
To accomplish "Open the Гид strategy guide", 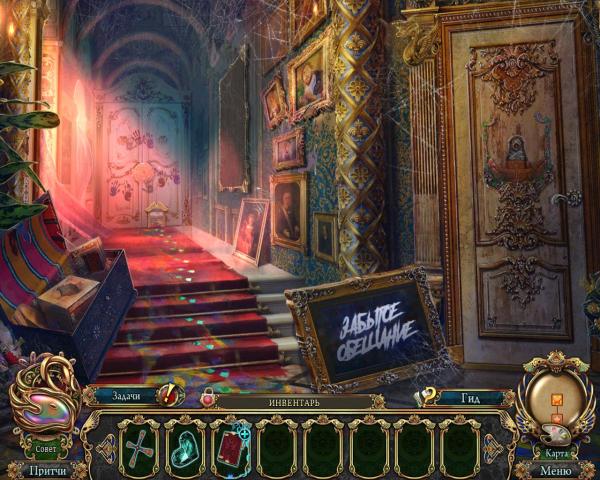I will 466,397.
